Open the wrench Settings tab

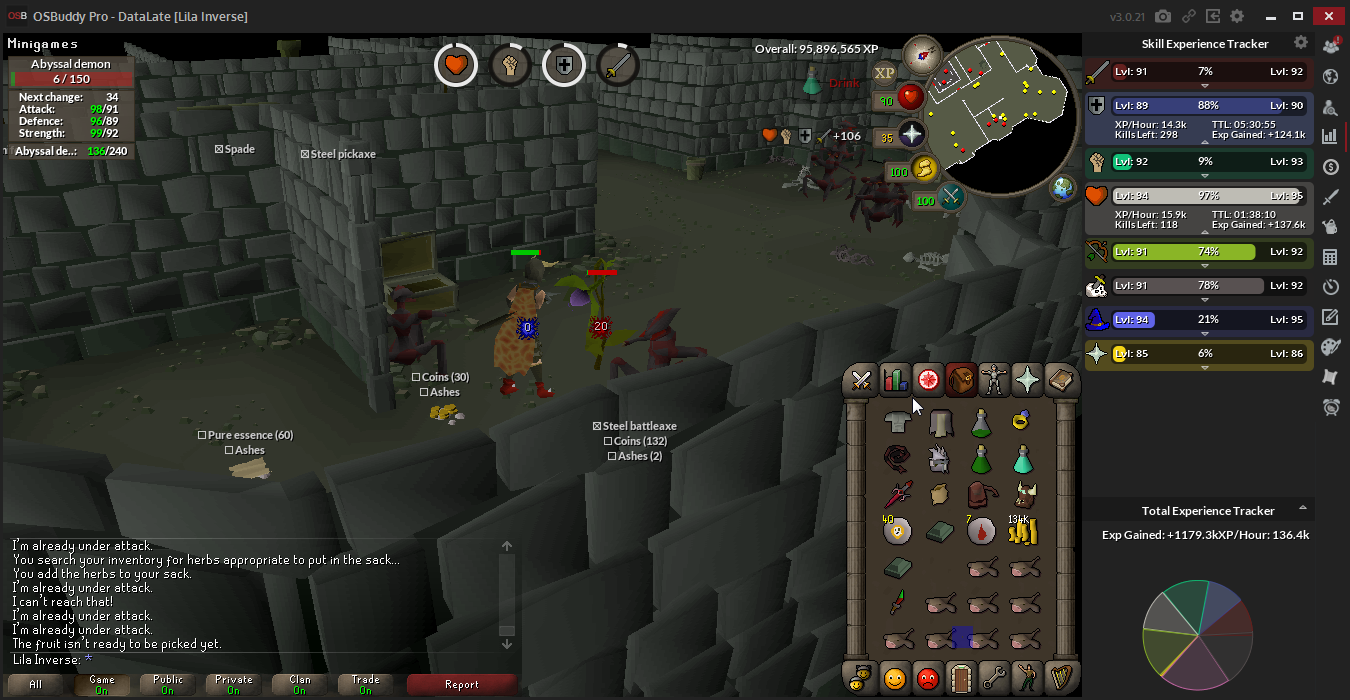coord(994,678)
